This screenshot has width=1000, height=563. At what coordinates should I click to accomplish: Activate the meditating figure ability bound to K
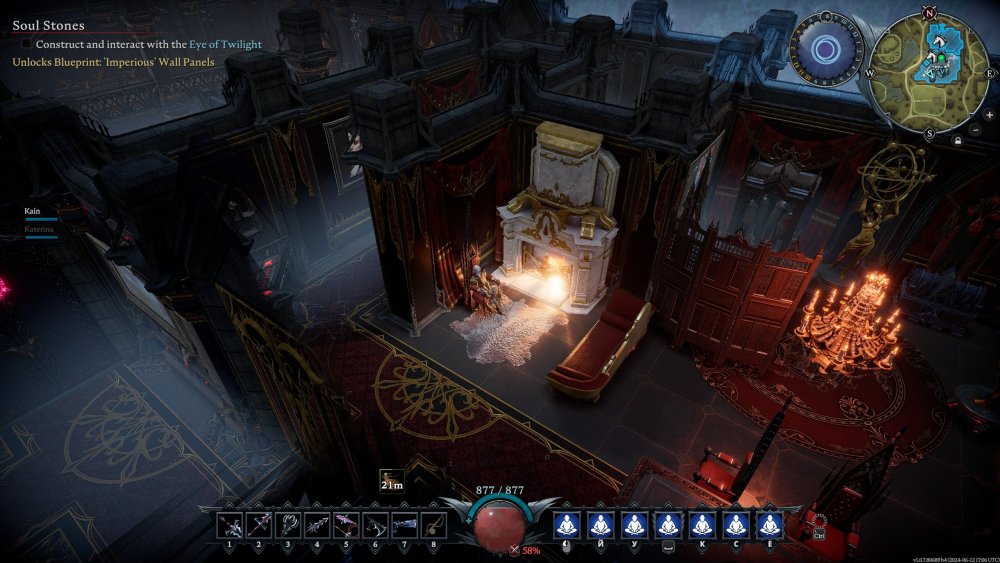tap(701, 524)
